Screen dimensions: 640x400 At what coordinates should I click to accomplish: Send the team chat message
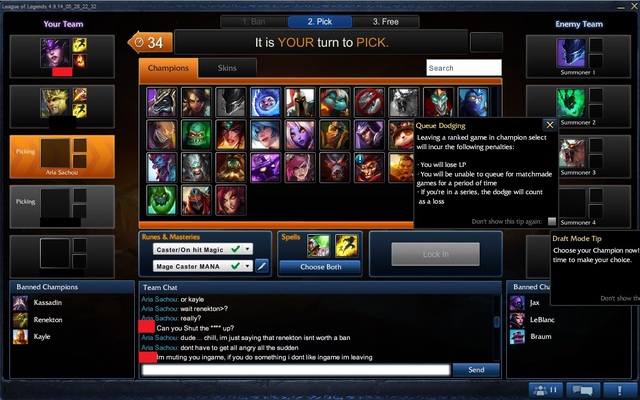[476, 370]
